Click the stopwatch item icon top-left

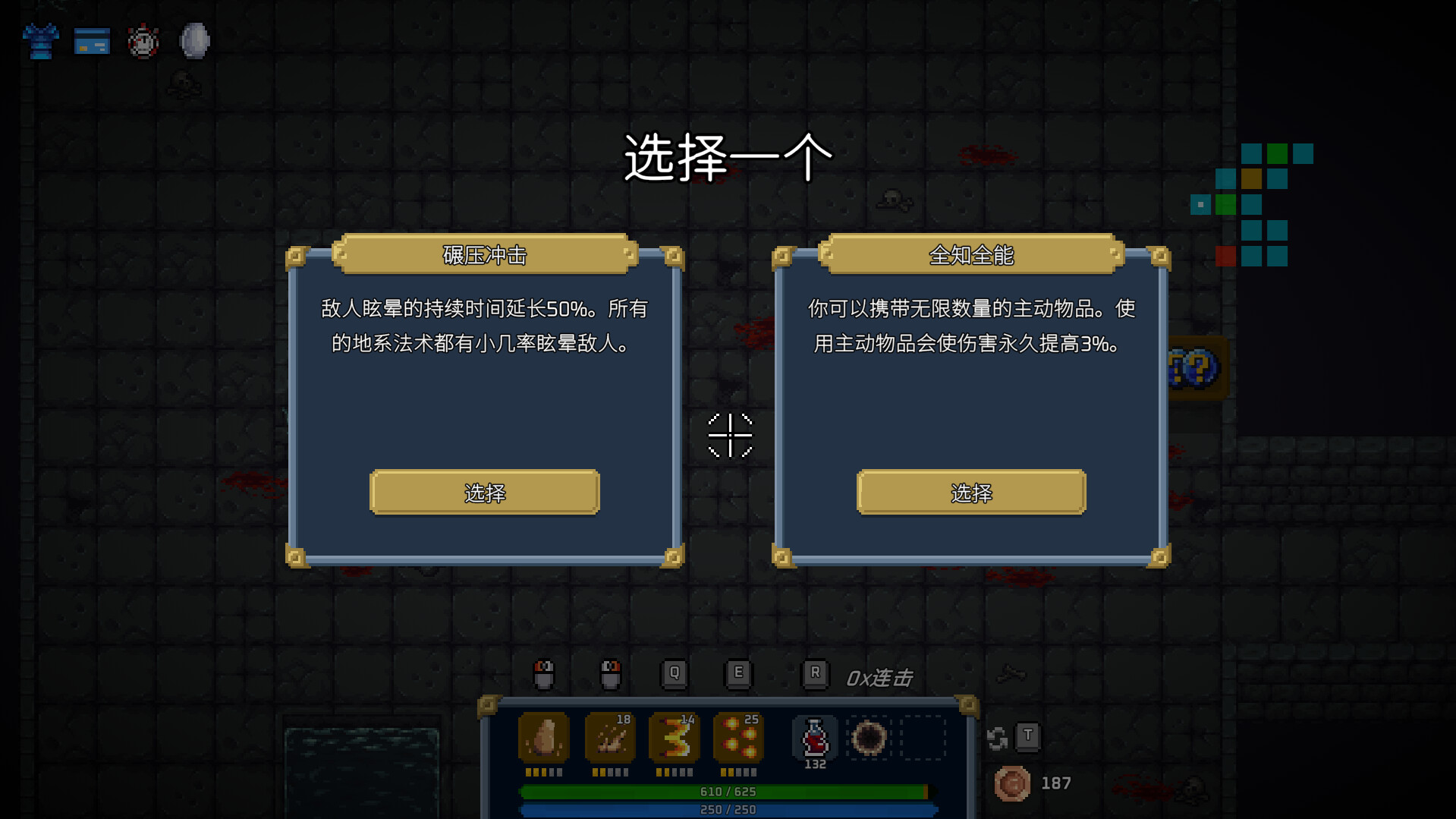click(143, 41)
